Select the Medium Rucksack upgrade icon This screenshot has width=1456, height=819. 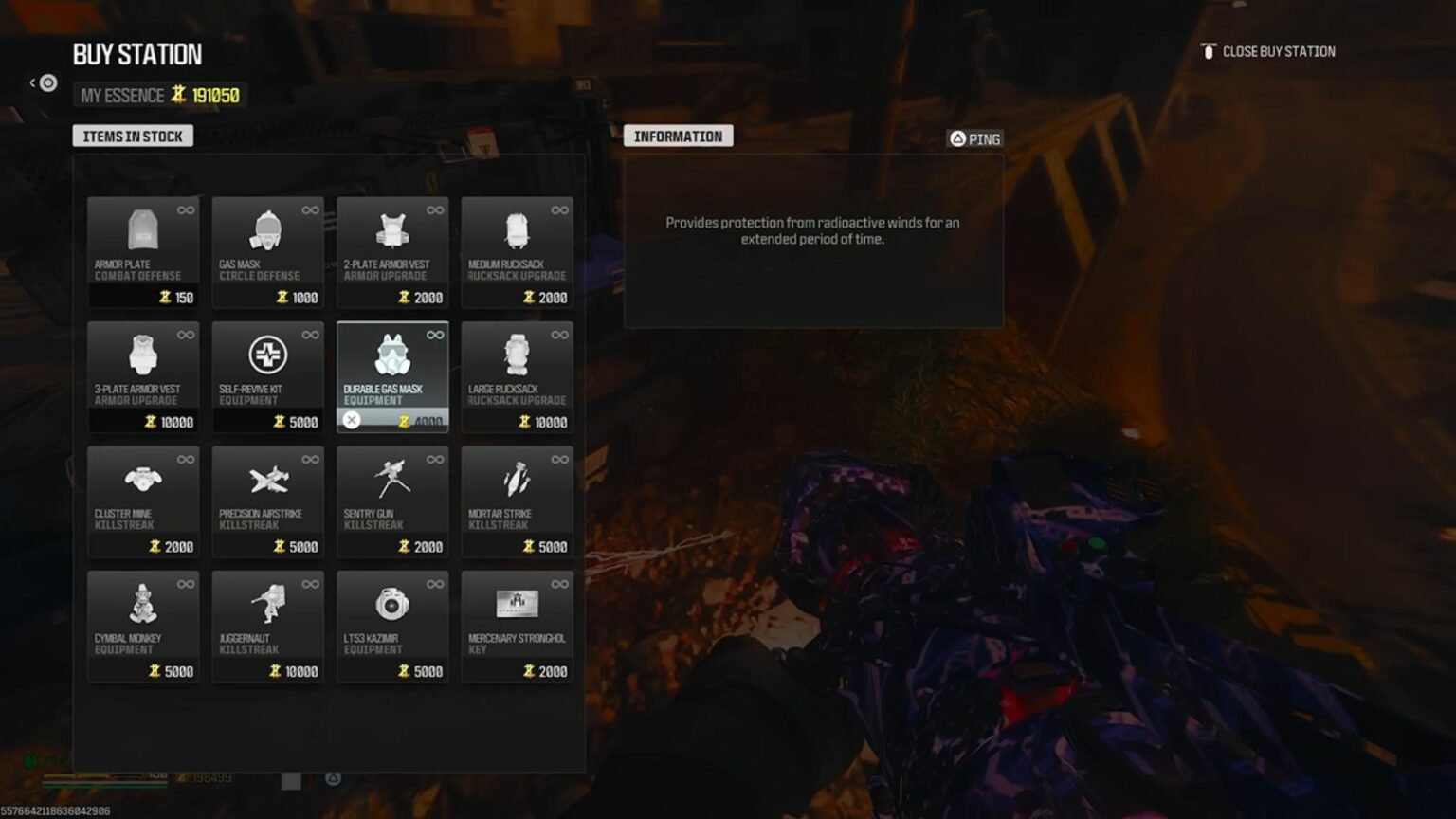(517, 230)
